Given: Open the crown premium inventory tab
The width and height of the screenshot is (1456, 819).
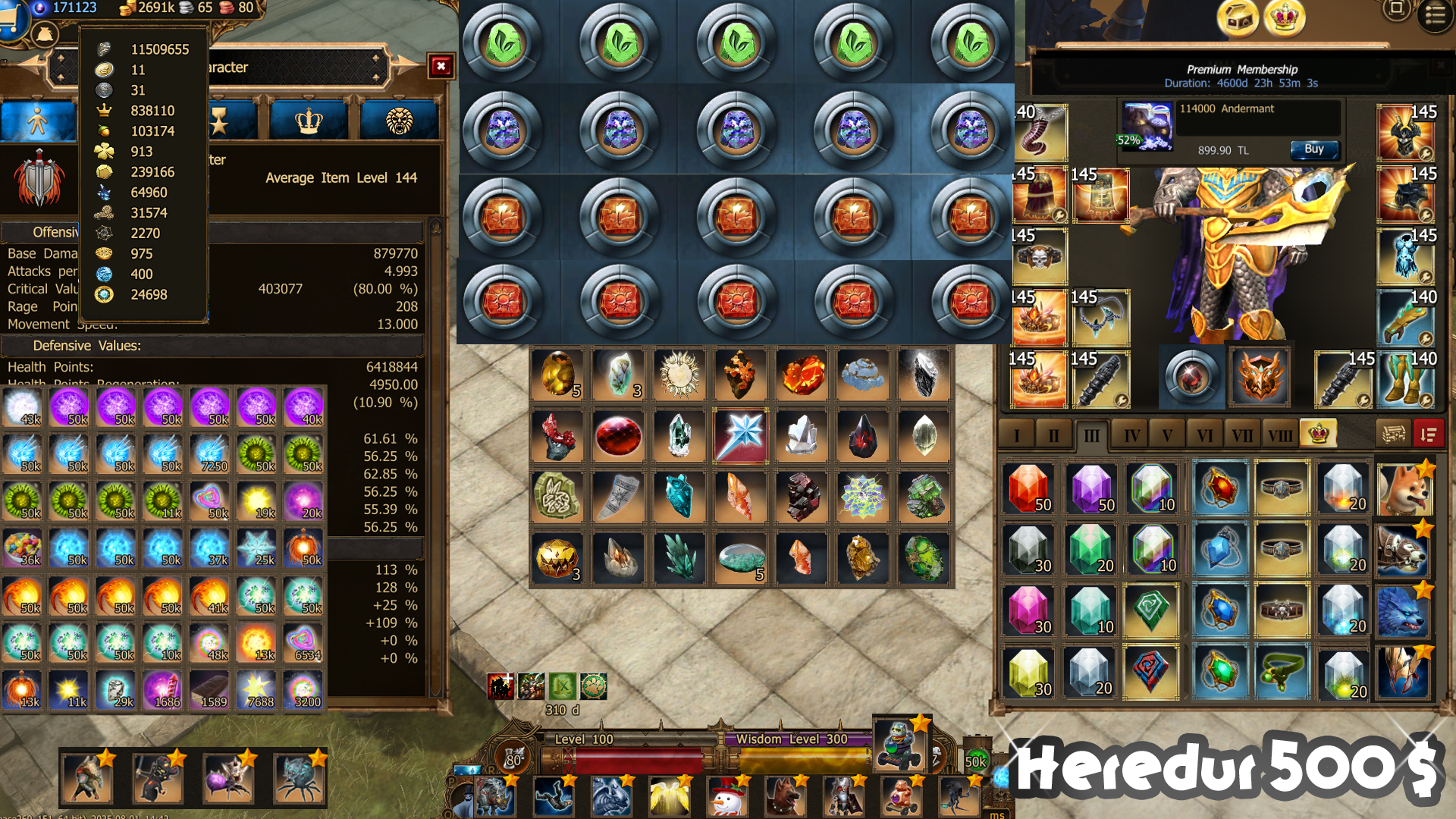Looking at the screenshot, I should click(1318, 434).
